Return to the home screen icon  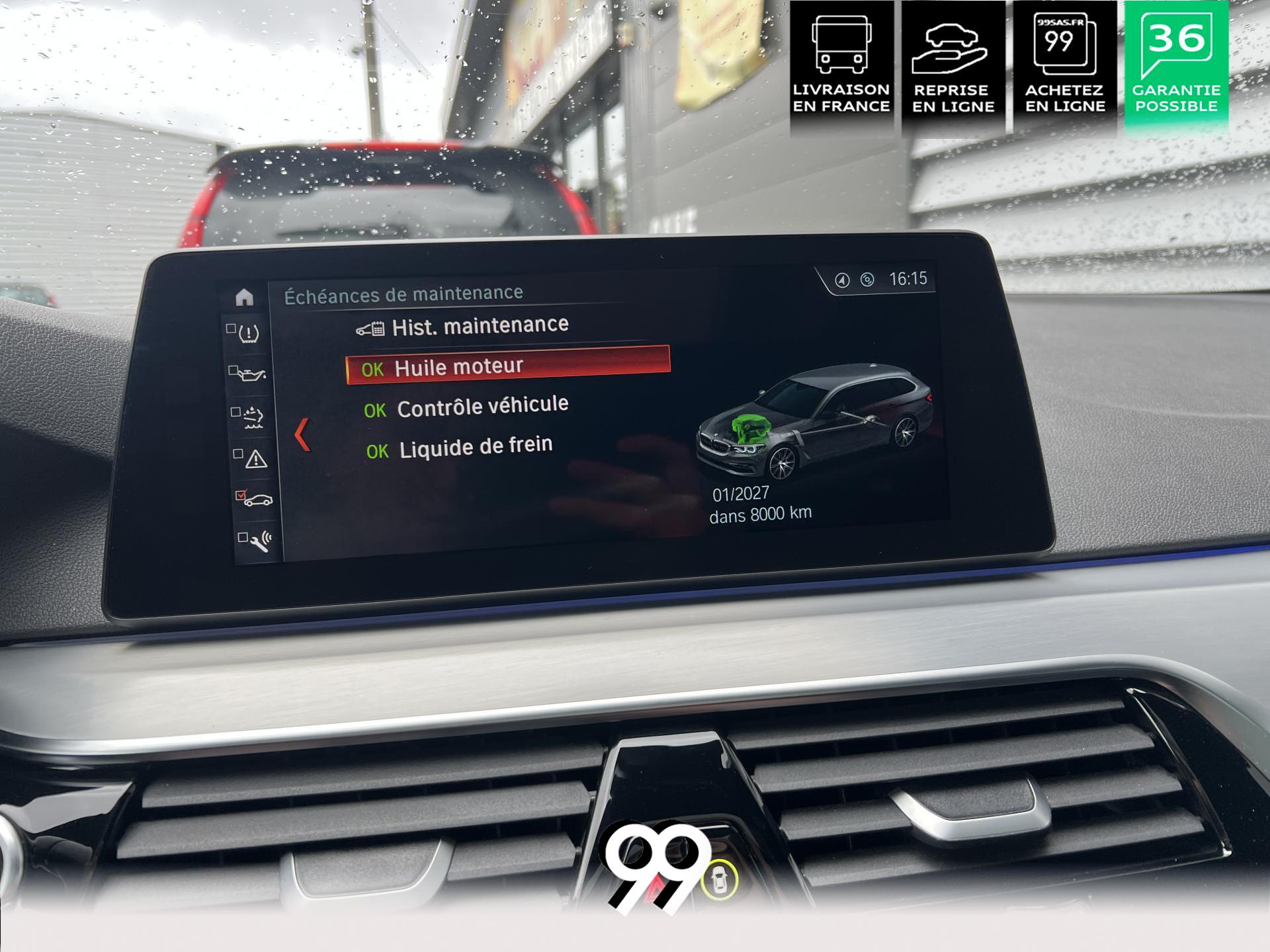(x=244, y=297)
